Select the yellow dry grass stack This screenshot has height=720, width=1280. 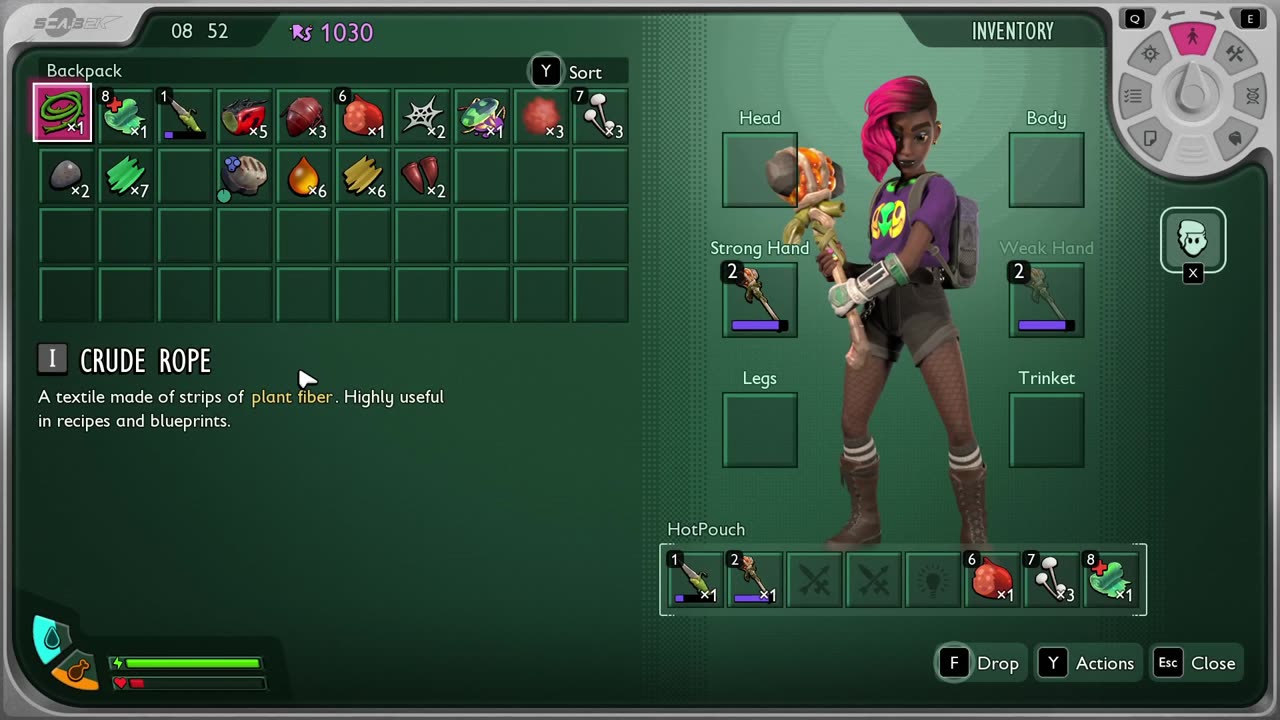tap(362, 175)
